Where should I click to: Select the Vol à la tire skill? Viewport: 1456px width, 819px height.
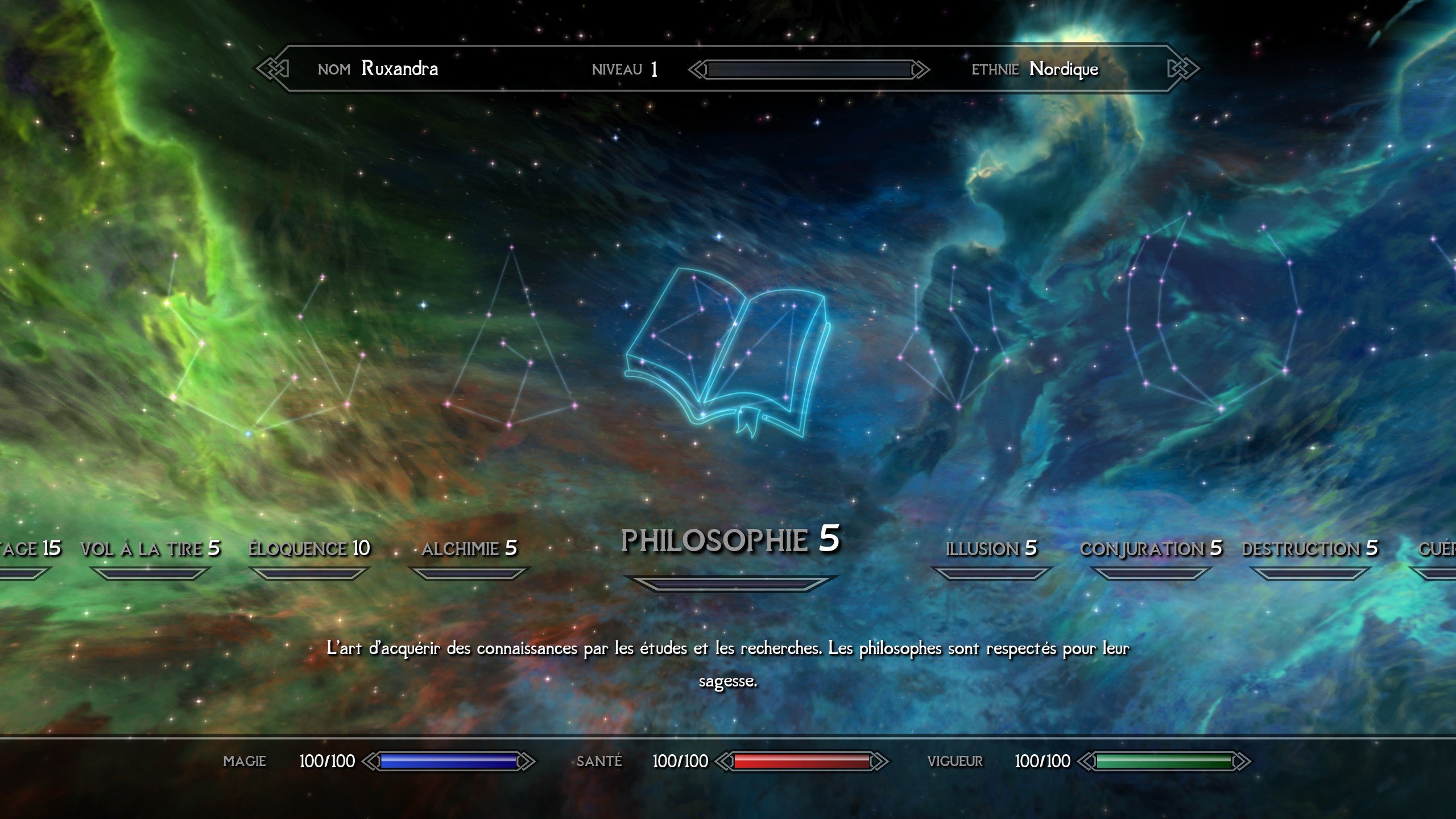click(x=150, y=549)
